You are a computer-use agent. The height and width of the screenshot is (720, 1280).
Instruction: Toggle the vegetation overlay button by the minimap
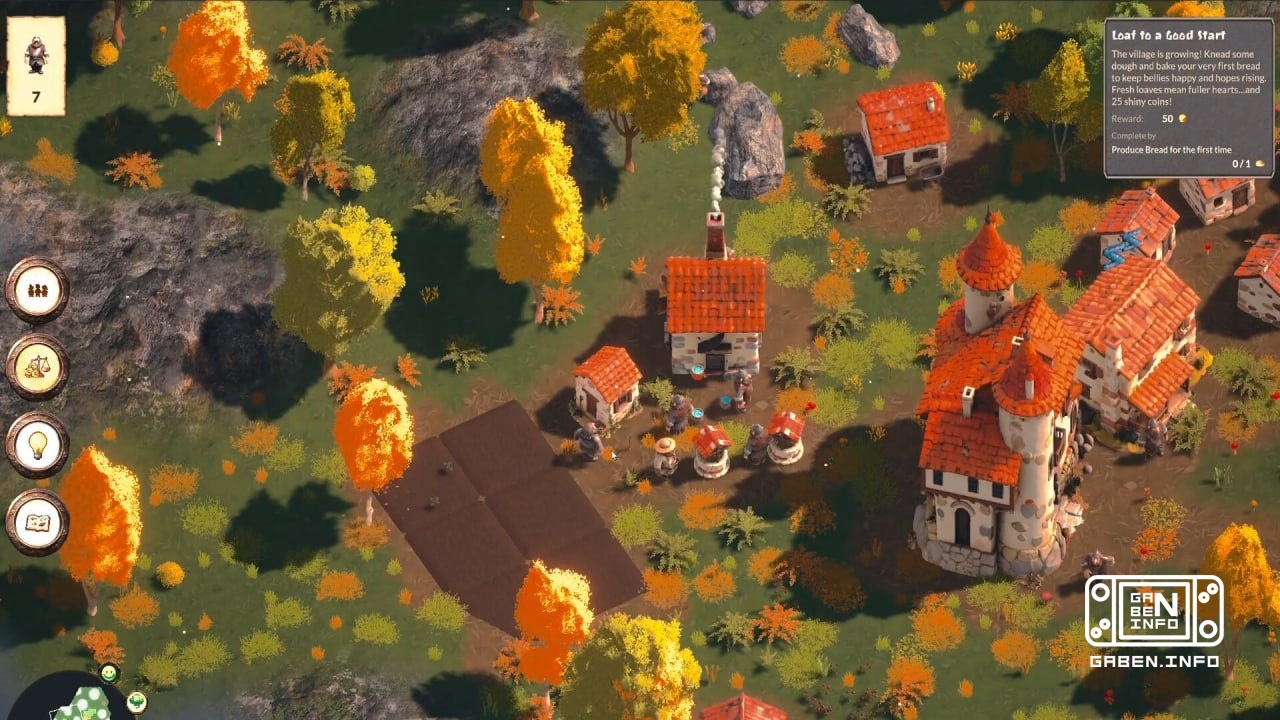pos(137,702)
